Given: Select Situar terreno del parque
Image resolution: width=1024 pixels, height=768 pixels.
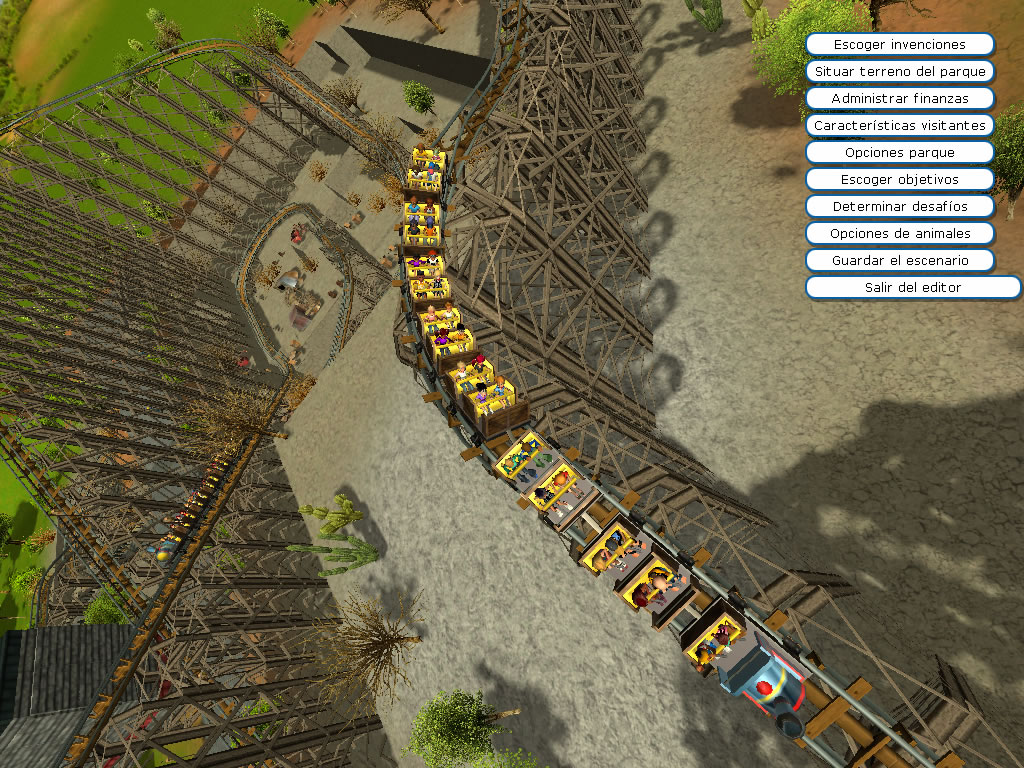Looking at the screenshot, I should [899, 72].
